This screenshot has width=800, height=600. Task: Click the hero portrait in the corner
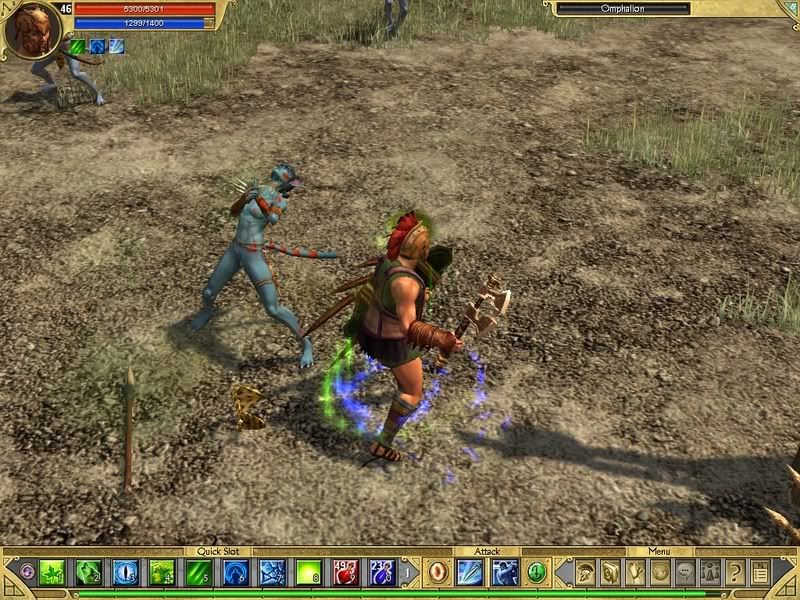point(32,29)
